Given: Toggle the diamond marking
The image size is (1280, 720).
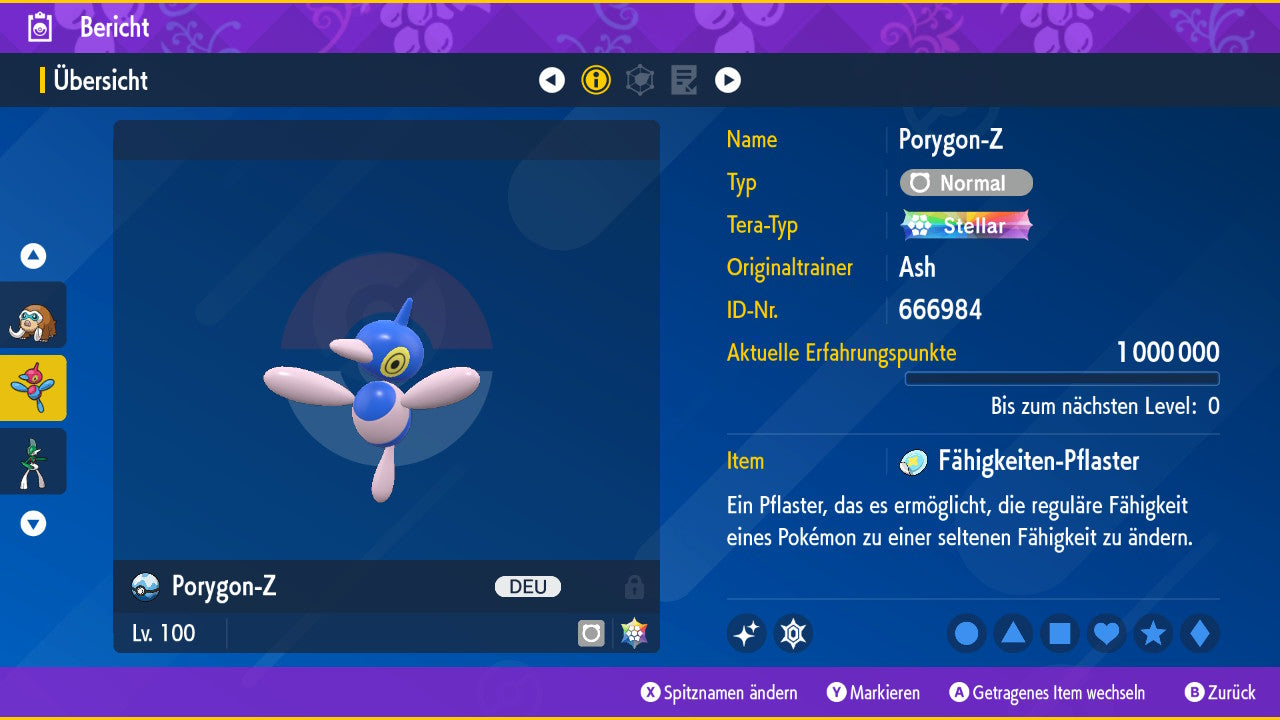Looking at the screenshot, I should [x=1200, y=633].
